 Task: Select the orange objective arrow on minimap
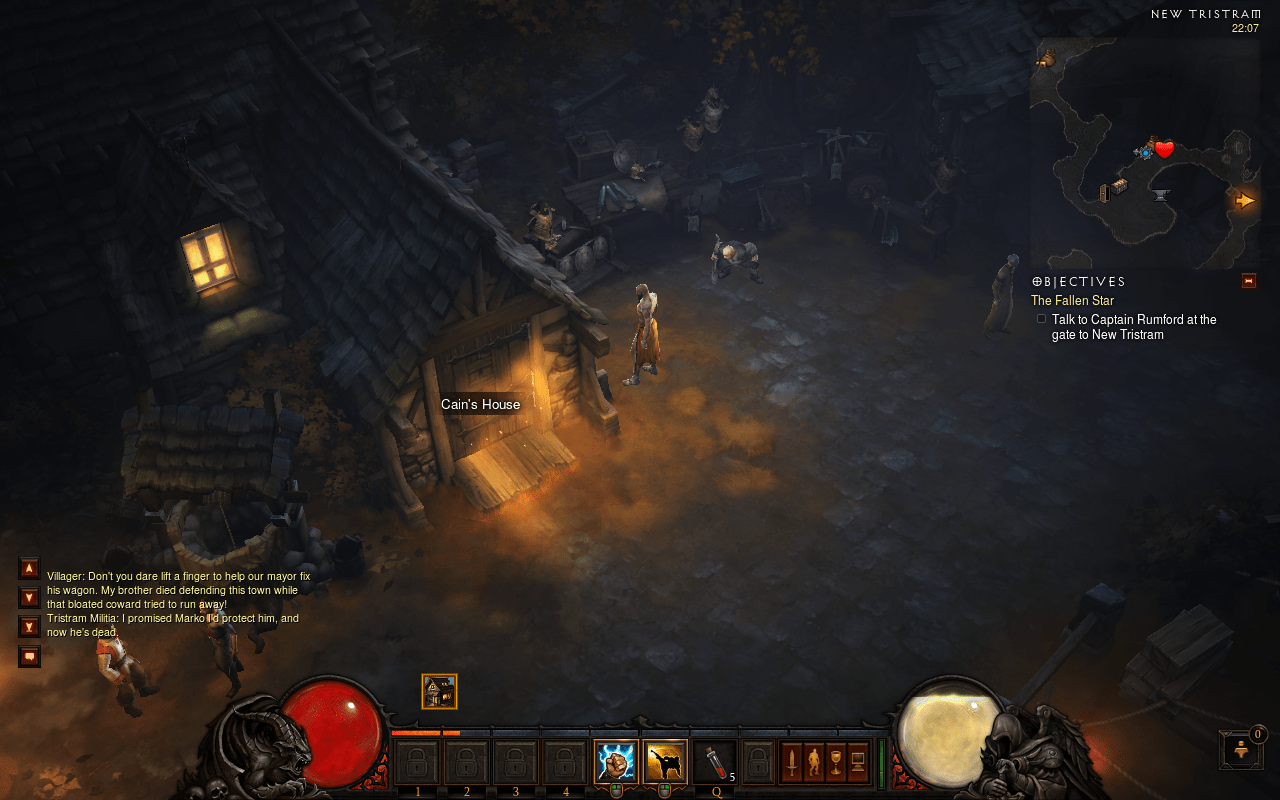[1244, 200]
